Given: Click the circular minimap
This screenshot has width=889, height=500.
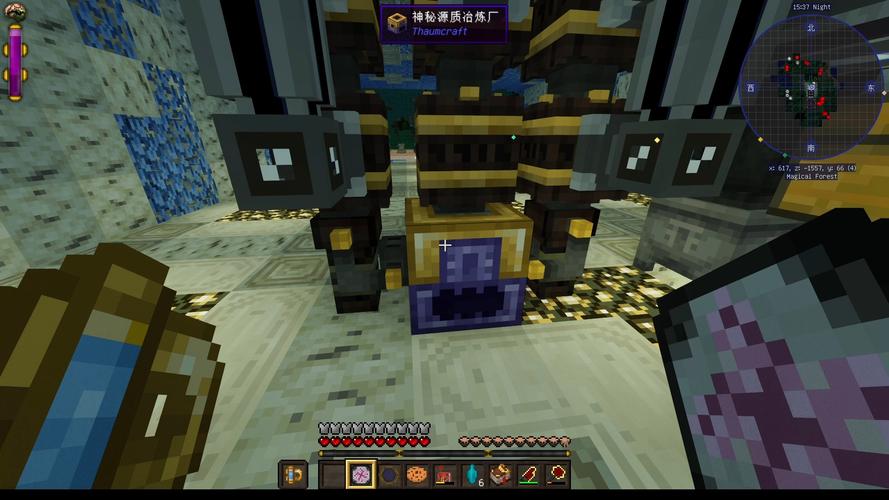Looking at the screenshot, I should [811, 88].
